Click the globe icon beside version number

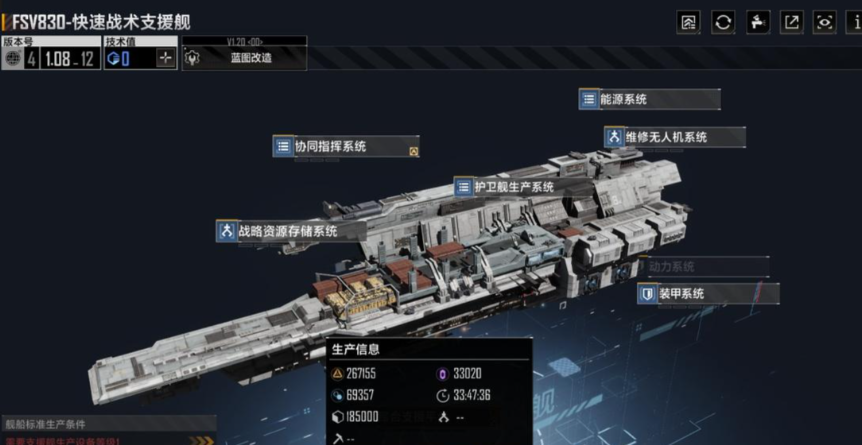[13, 58]
